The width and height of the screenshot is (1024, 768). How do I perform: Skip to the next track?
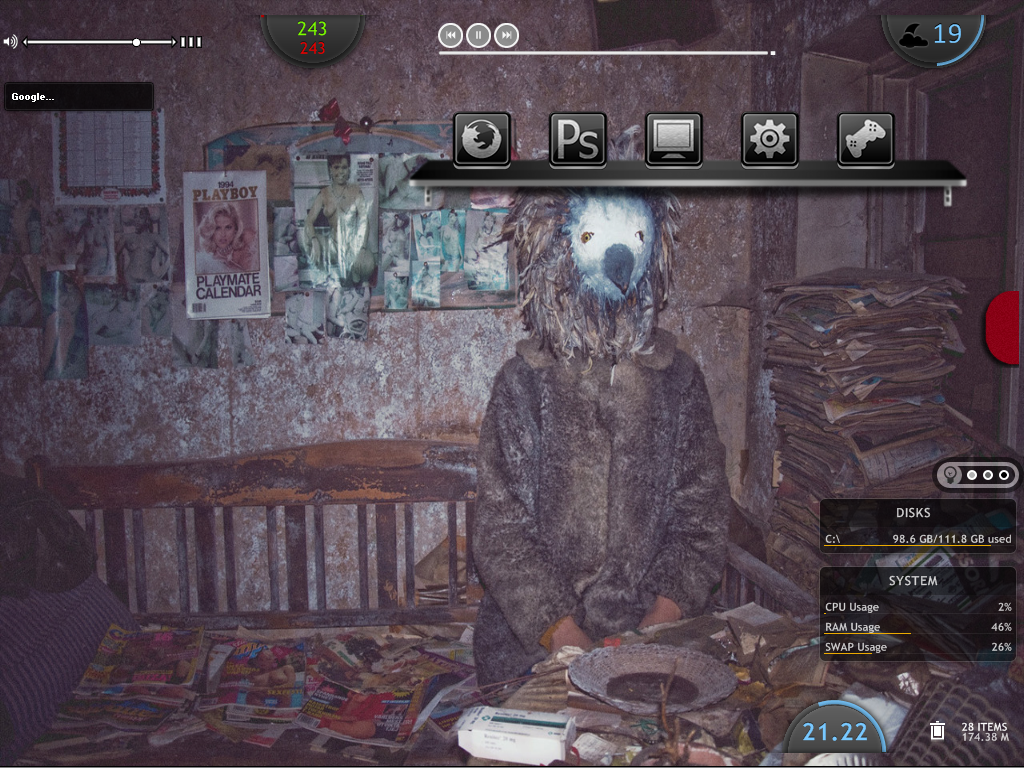507,36
